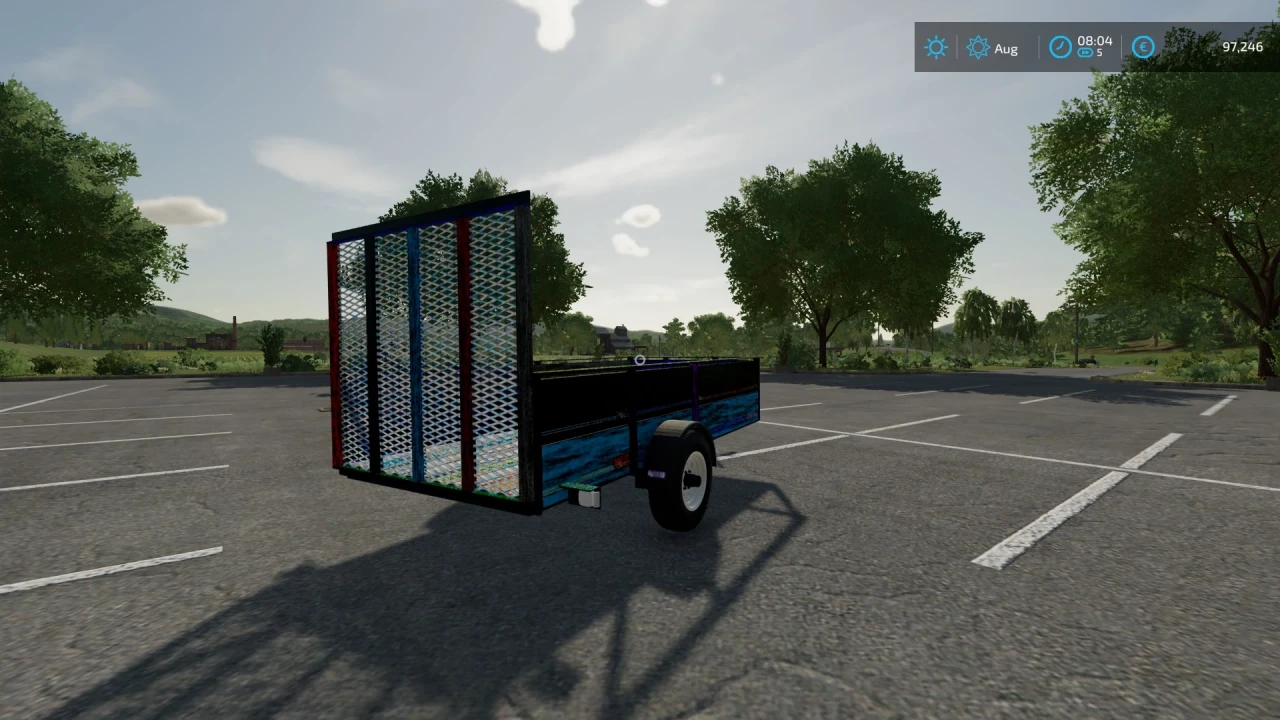Click the 08:04 time display

(x=1096, y=41)
